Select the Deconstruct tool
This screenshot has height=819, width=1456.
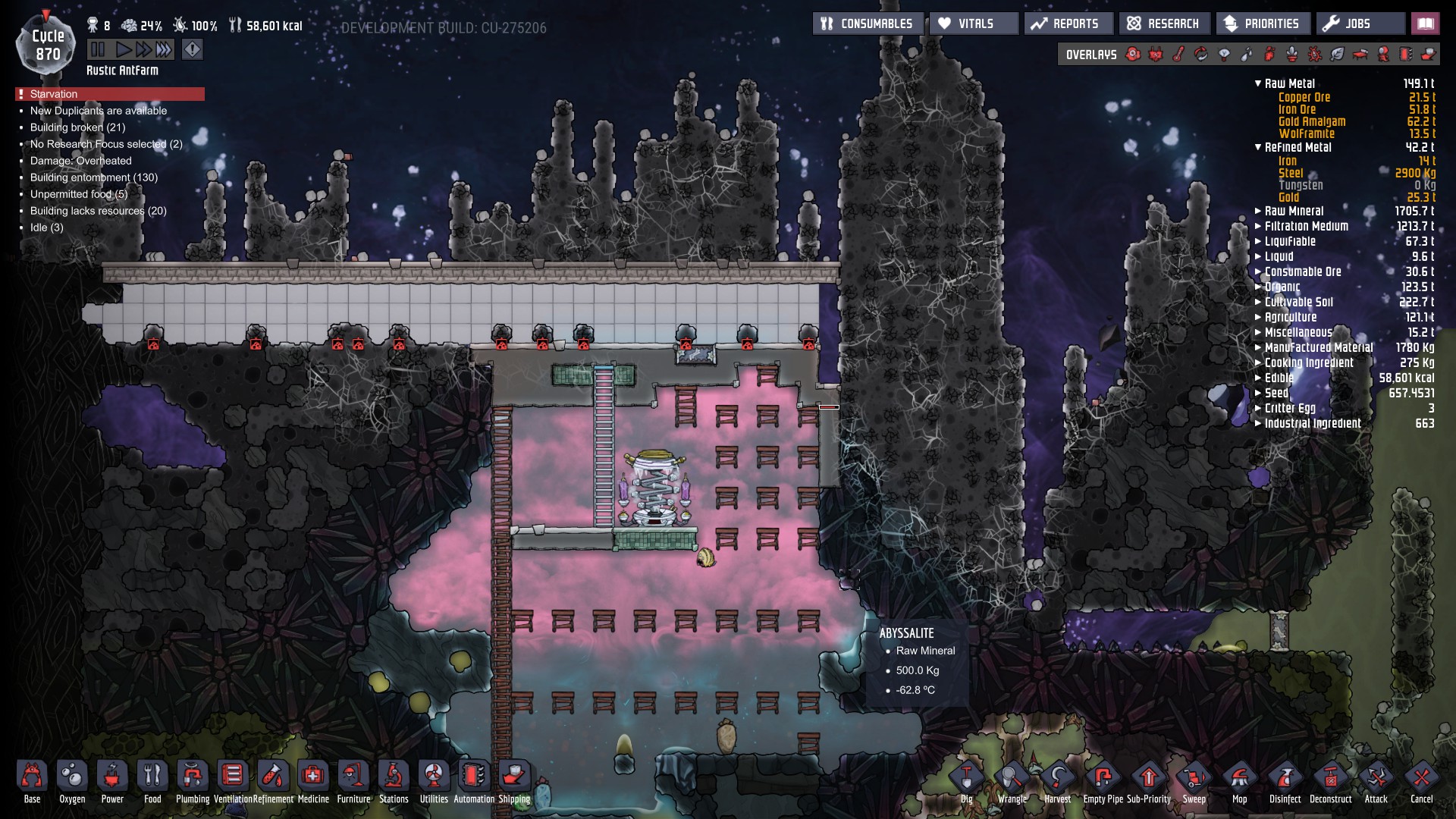[x=1331, y=779]
